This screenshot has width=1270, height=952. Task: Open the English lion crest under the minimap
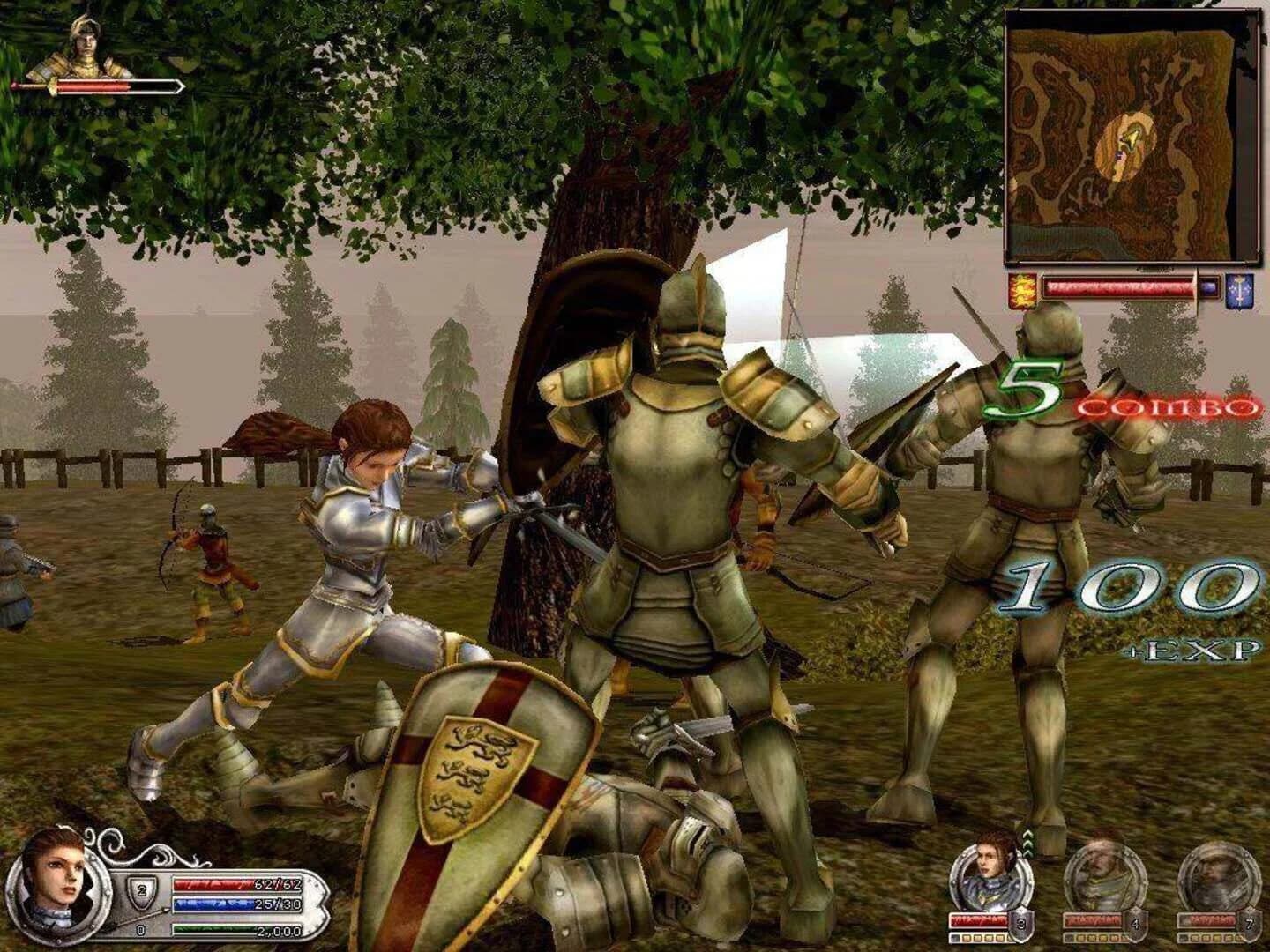pos(1021,289)
